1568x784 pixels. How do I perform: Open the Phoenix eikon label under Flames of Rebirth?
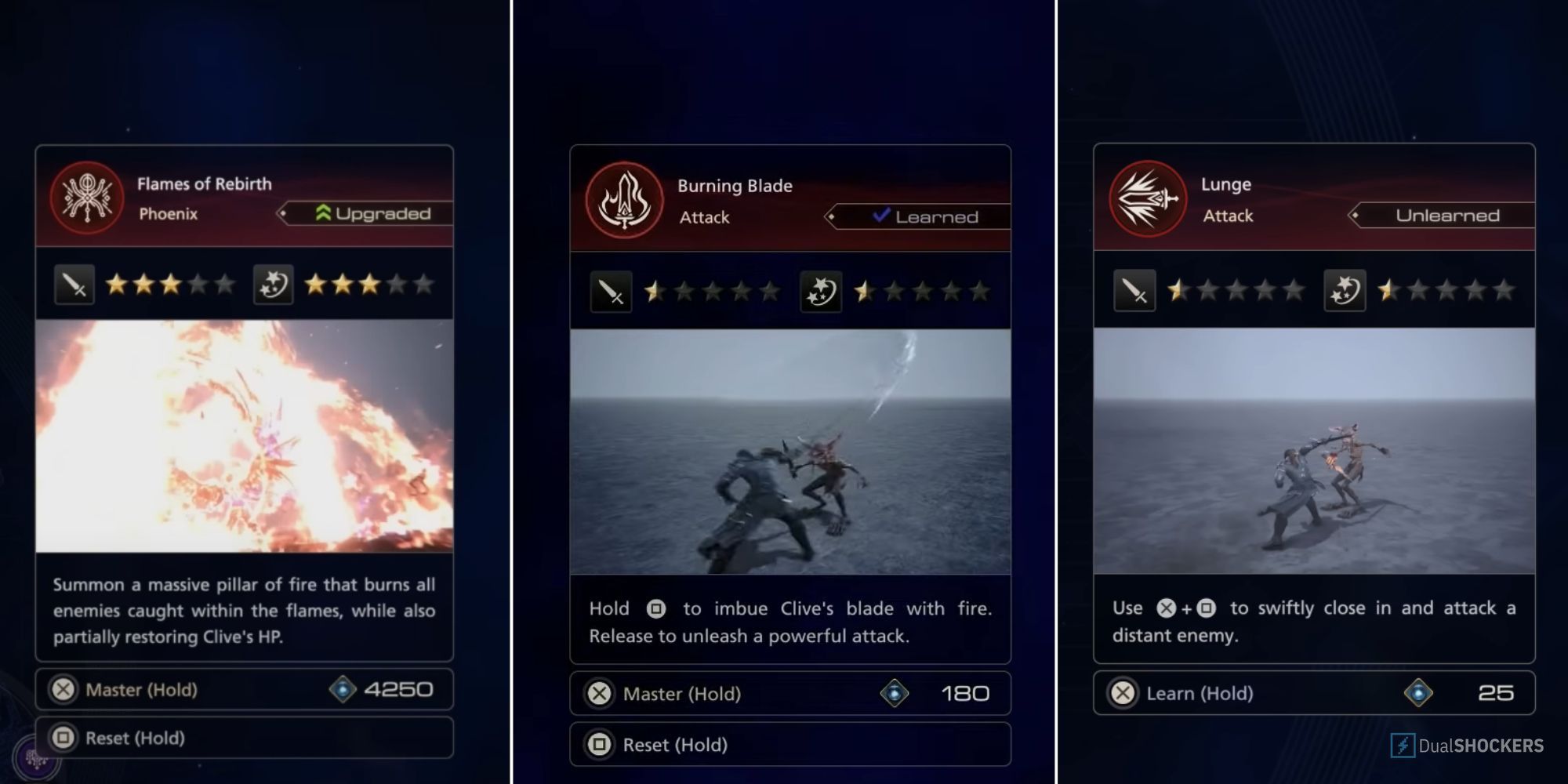[169, 213]
